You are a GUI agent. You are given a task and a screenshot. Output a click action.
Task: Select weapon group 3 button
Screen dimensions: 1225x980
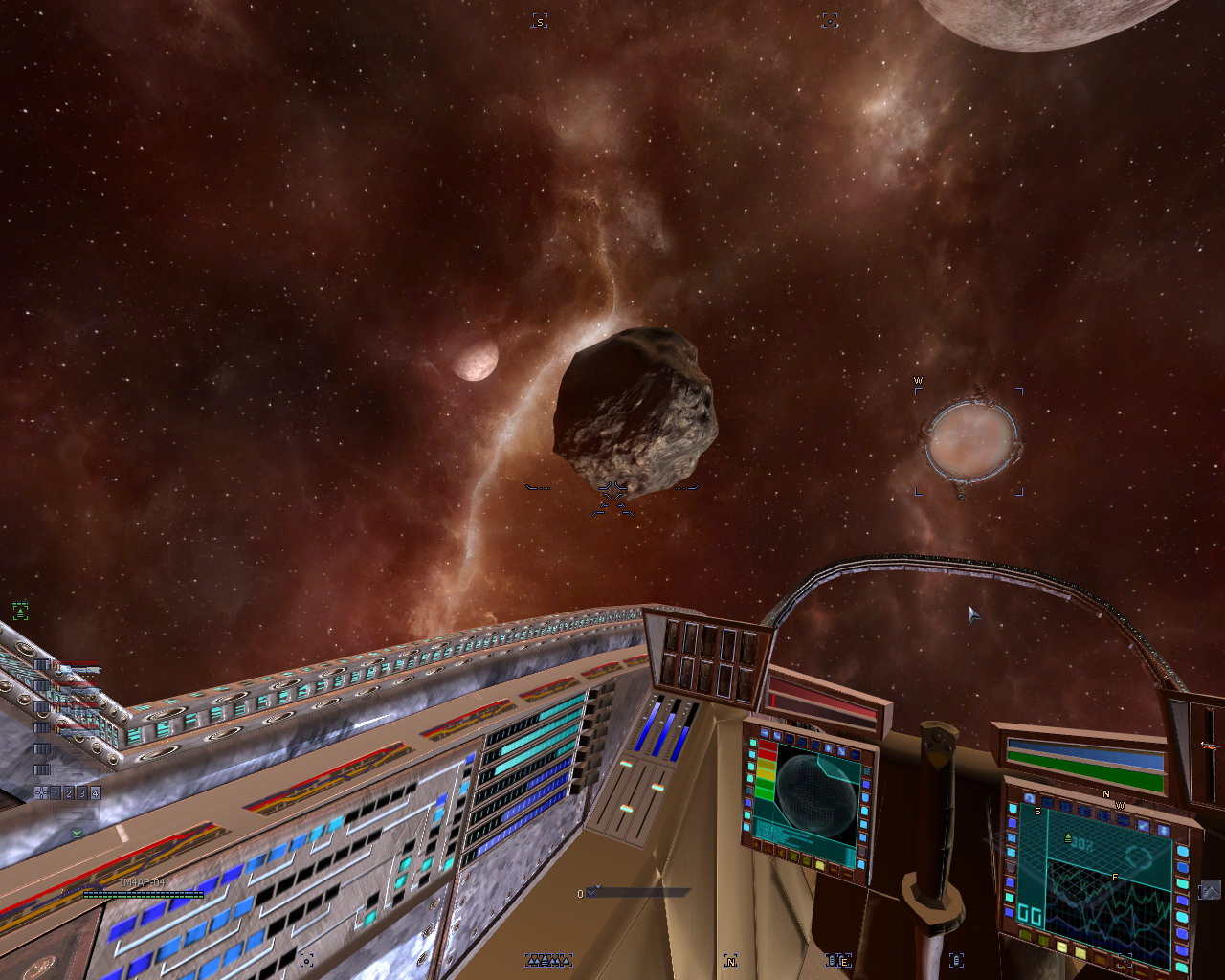point(82,793)
